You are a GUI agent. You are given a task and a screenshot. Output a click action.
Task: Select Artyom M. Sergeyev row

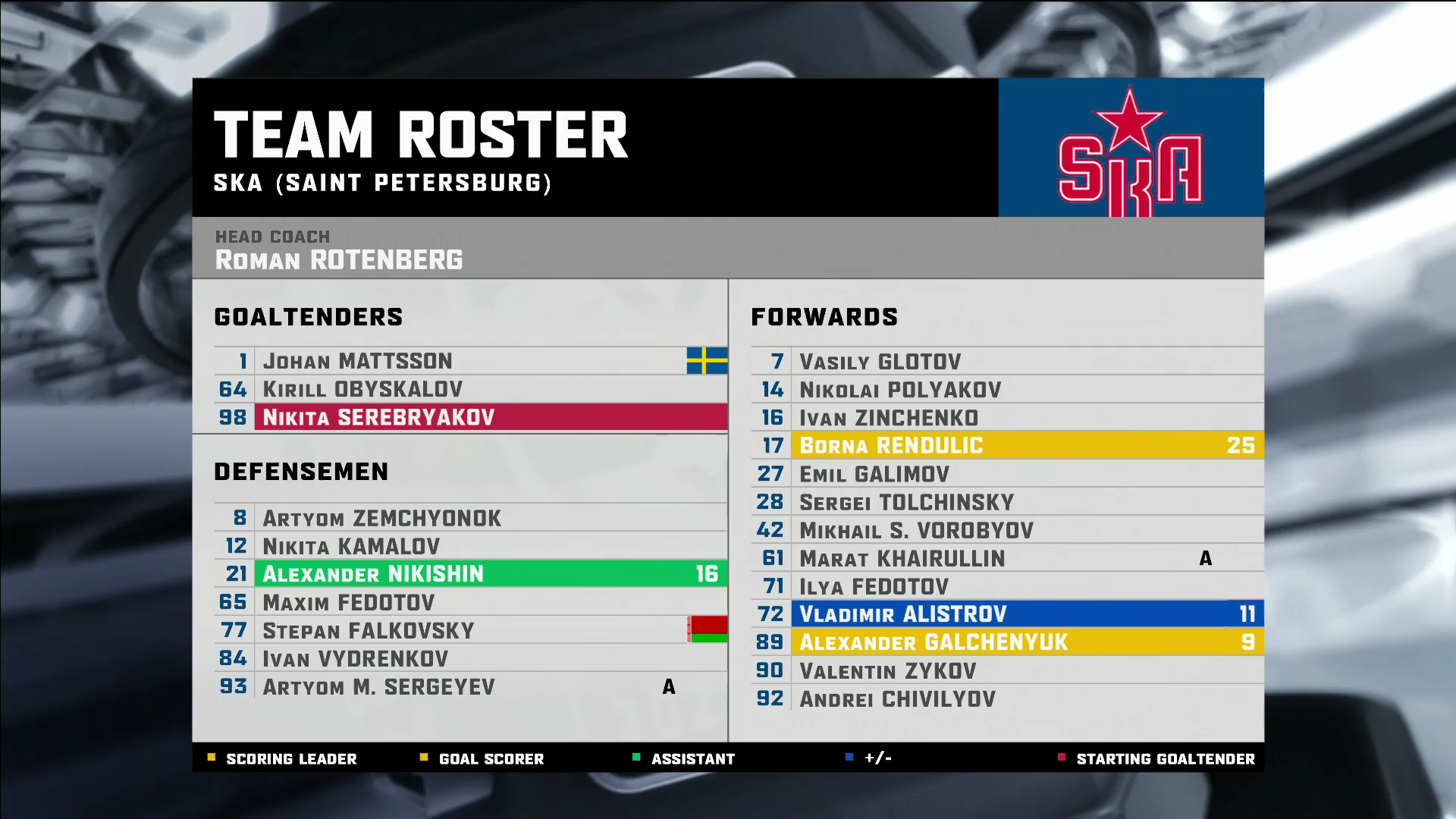coord(470,686)
